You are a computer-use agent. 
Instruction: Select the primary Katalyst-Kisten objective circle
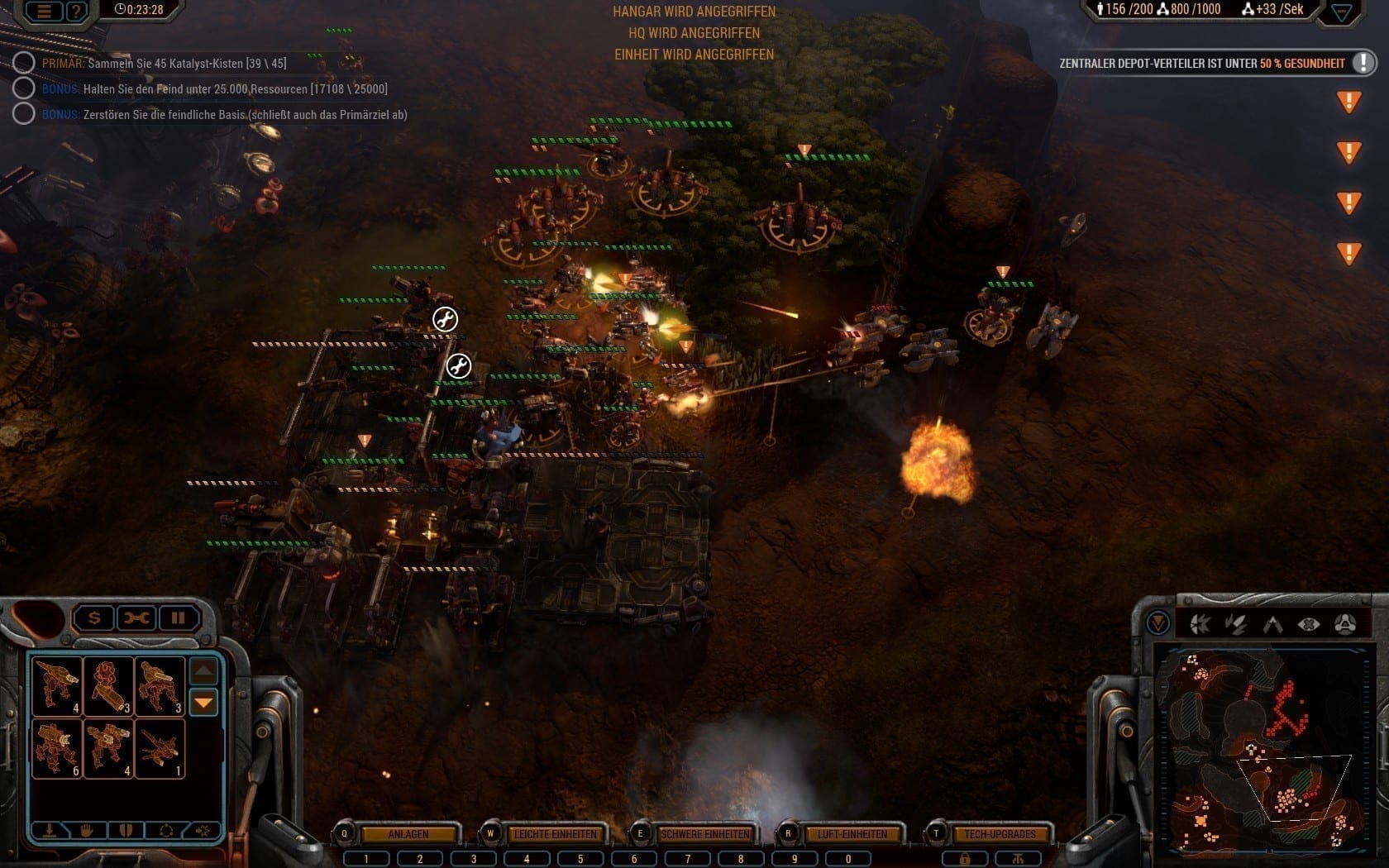[23, 63]
